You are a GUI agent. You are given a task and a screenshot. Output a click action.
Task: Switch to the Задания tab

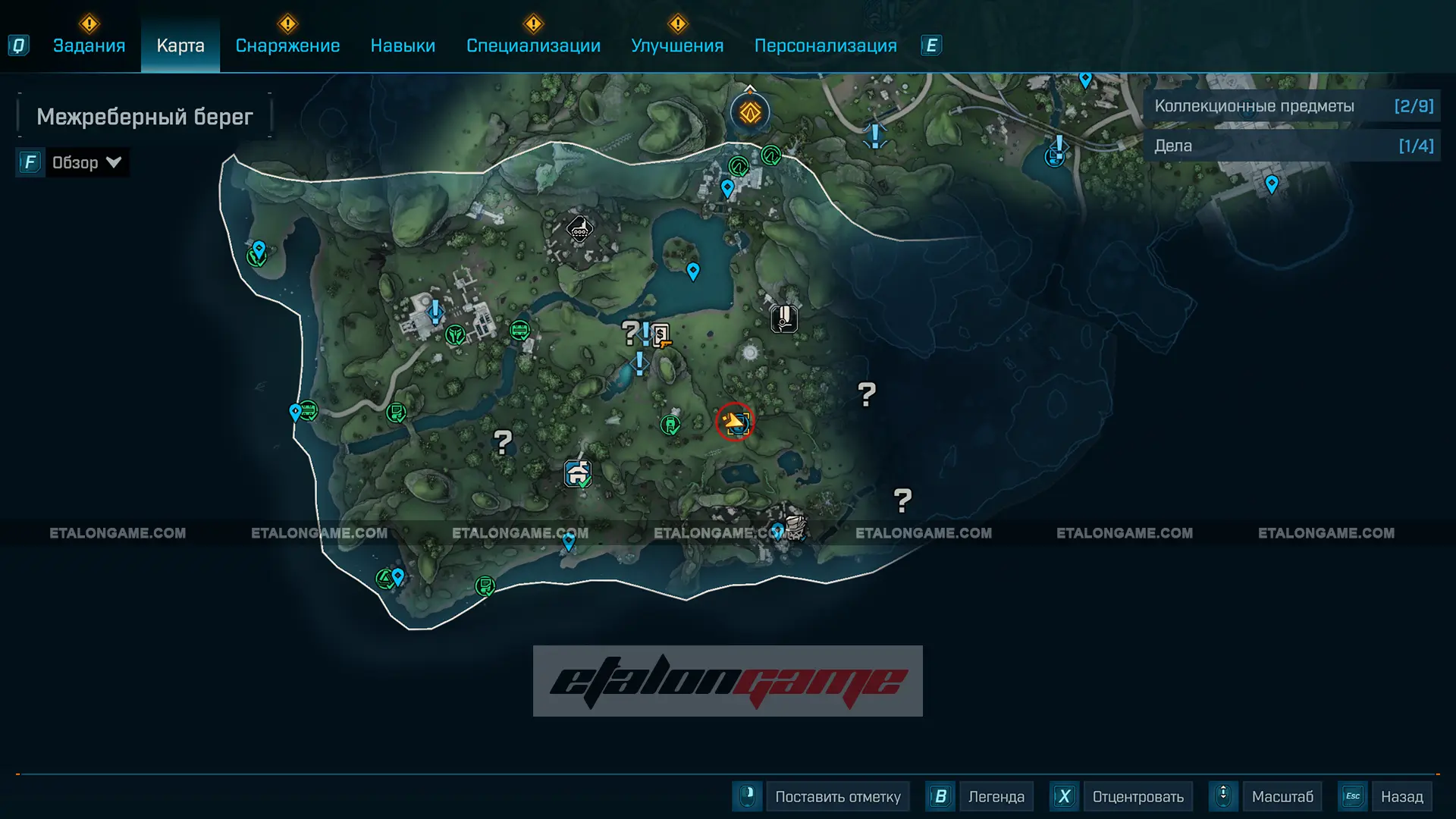click(x=89, y=45)
